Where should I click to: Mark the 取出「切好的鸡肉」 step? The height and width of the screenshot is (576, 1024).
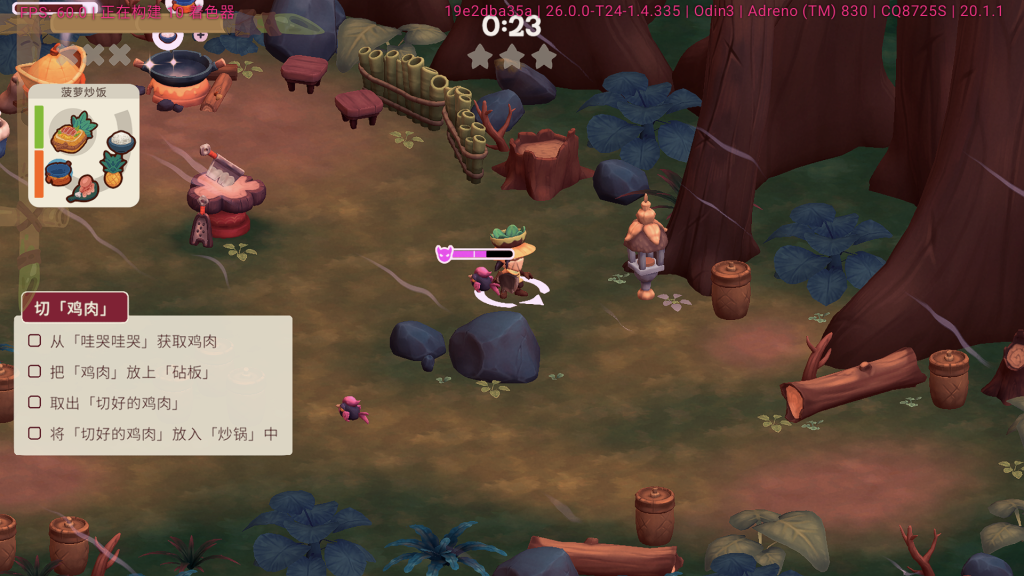35,403
